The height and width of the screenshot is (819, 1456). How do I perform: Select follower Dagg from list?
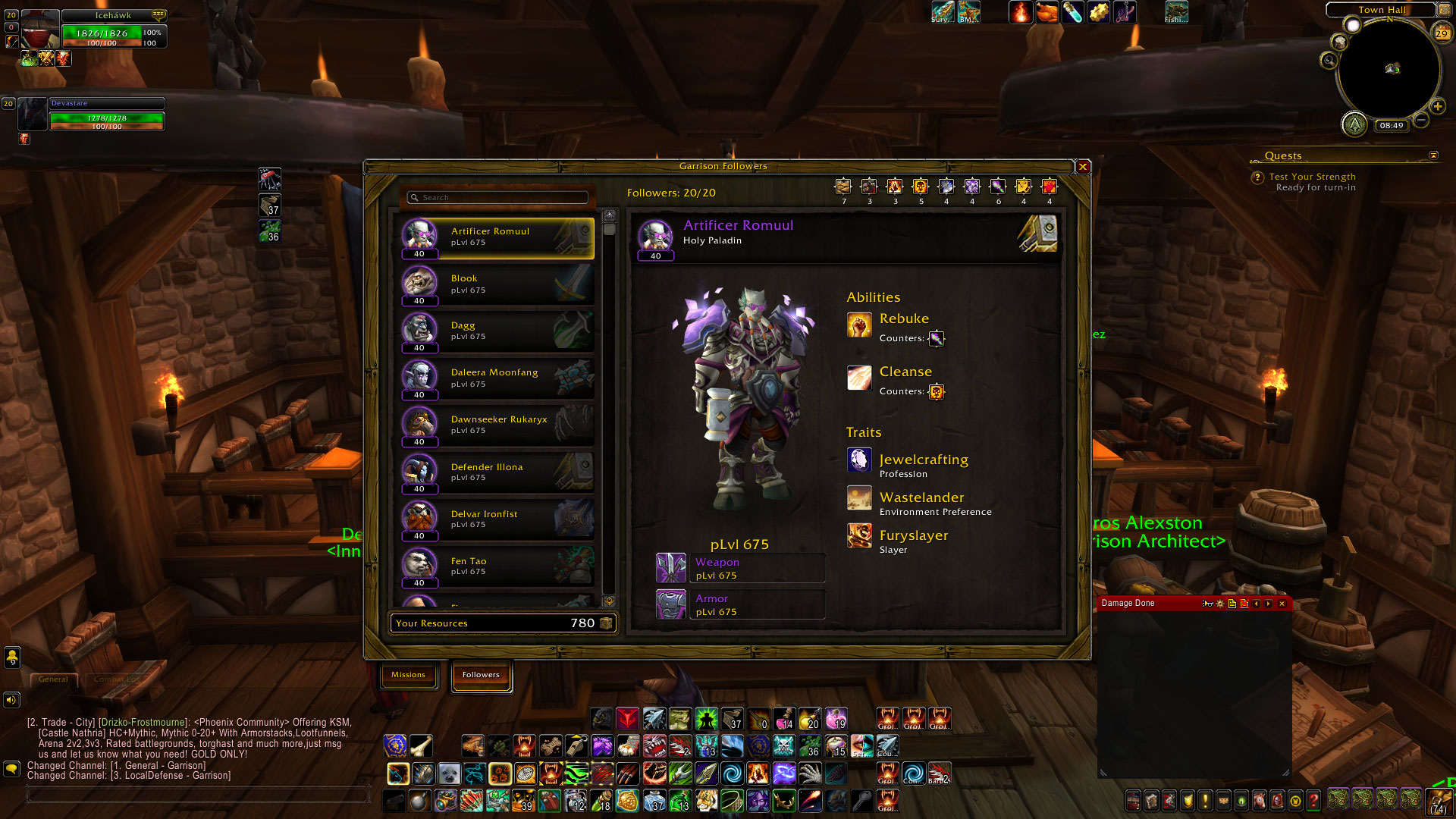(497, 331)
